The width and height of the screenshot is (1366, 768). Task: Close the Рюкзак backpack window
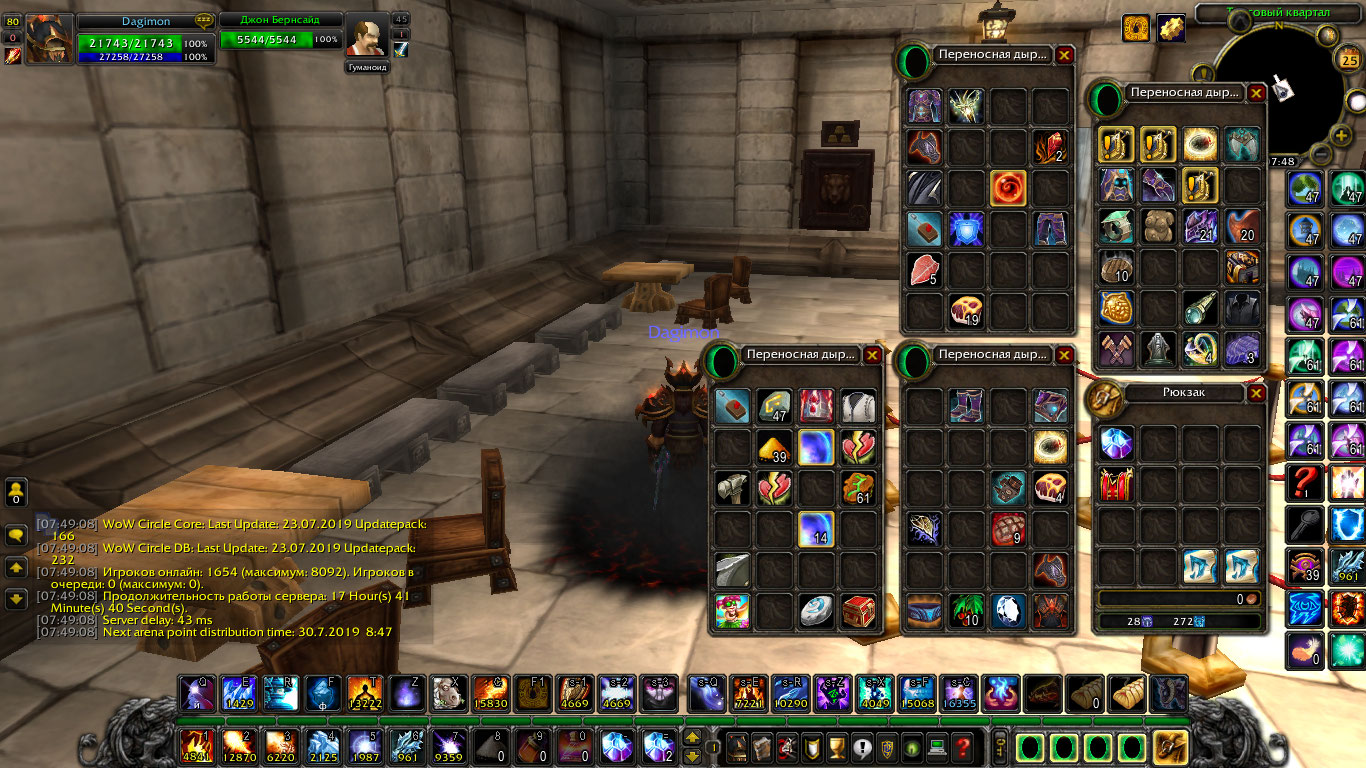[x=1256, y=394]
